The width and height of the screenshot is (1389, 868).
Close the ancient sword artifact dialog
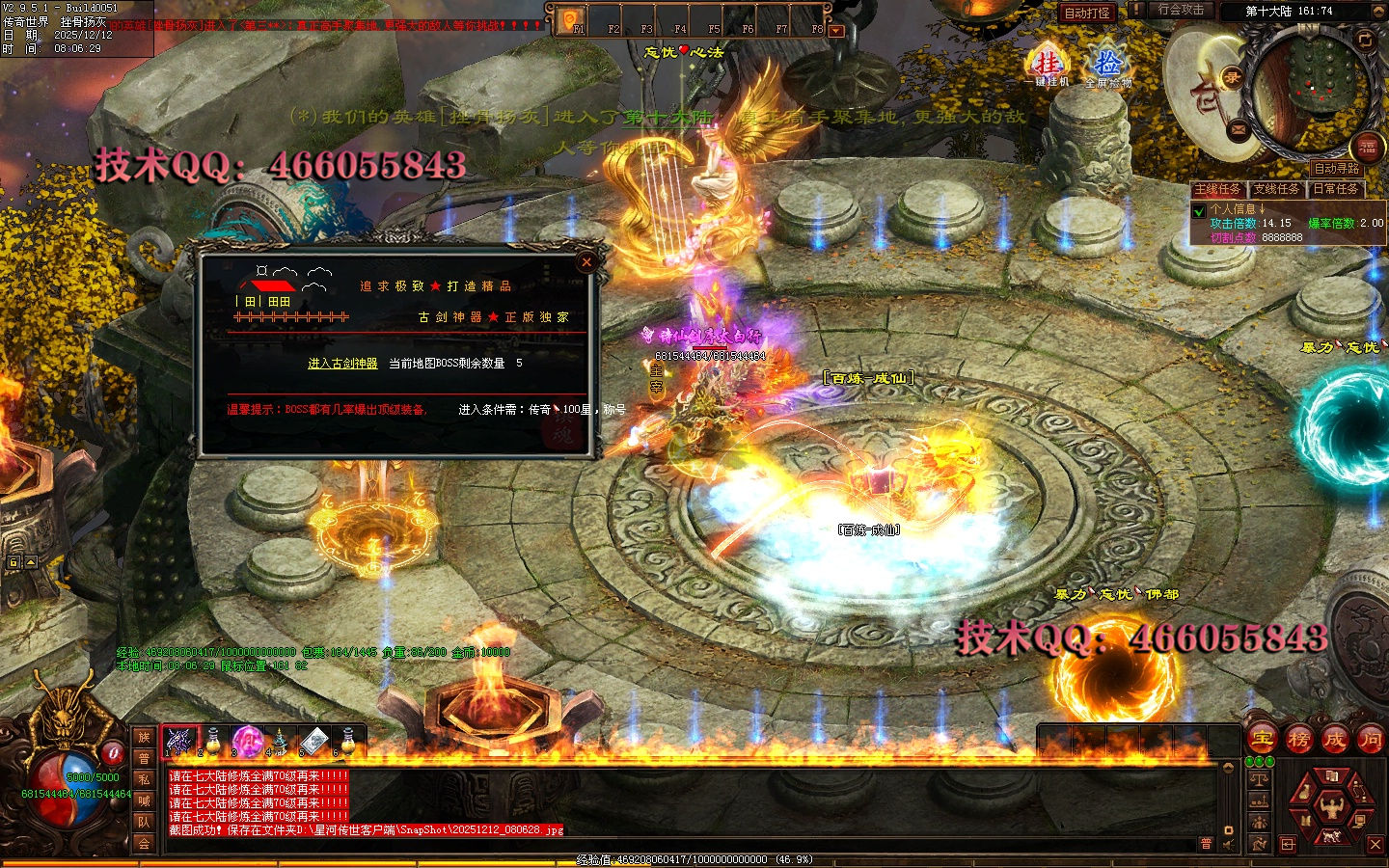point(586,261)
